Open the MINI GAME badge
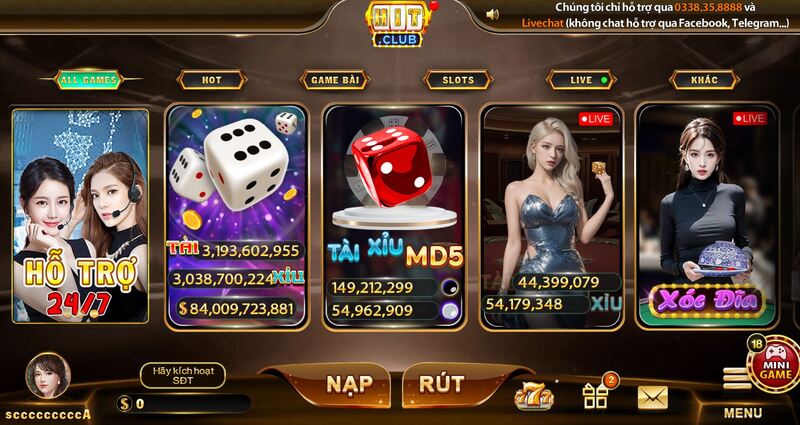The width and height of the screenshot is (800, 425). click(x=774, y=363)
